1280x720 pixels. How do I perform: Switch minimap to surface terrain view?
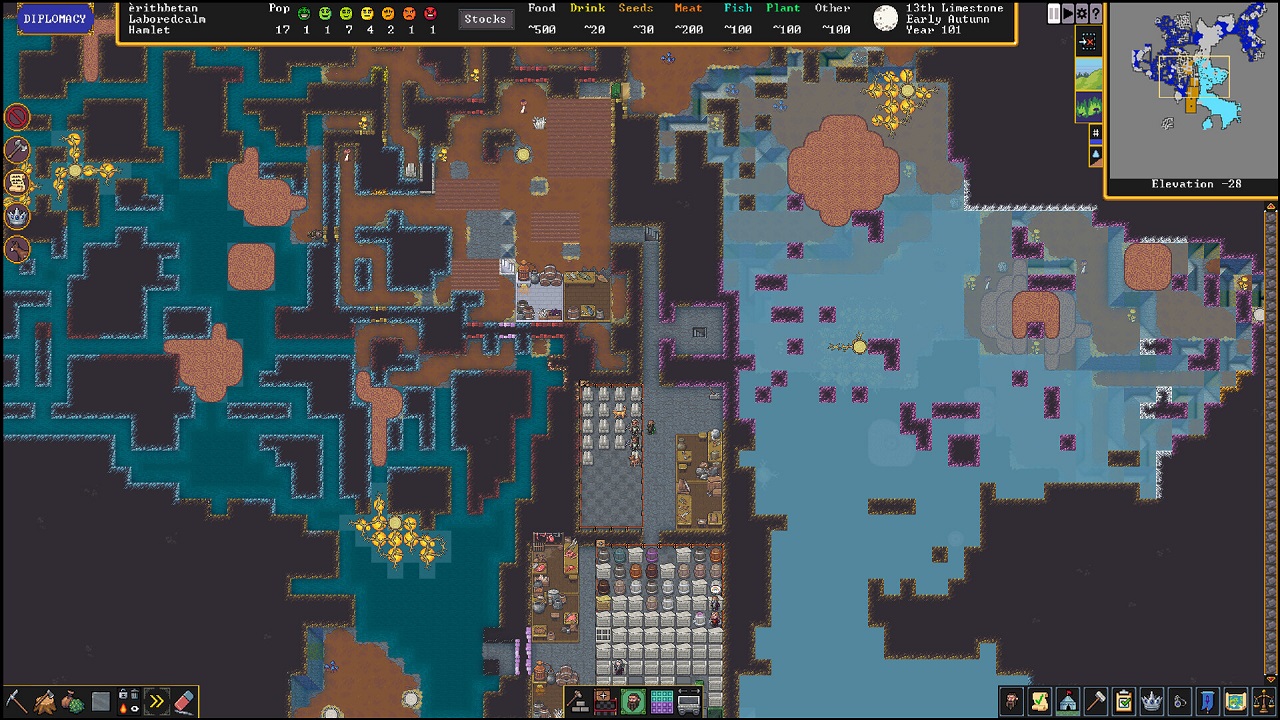click(1089, 73)
